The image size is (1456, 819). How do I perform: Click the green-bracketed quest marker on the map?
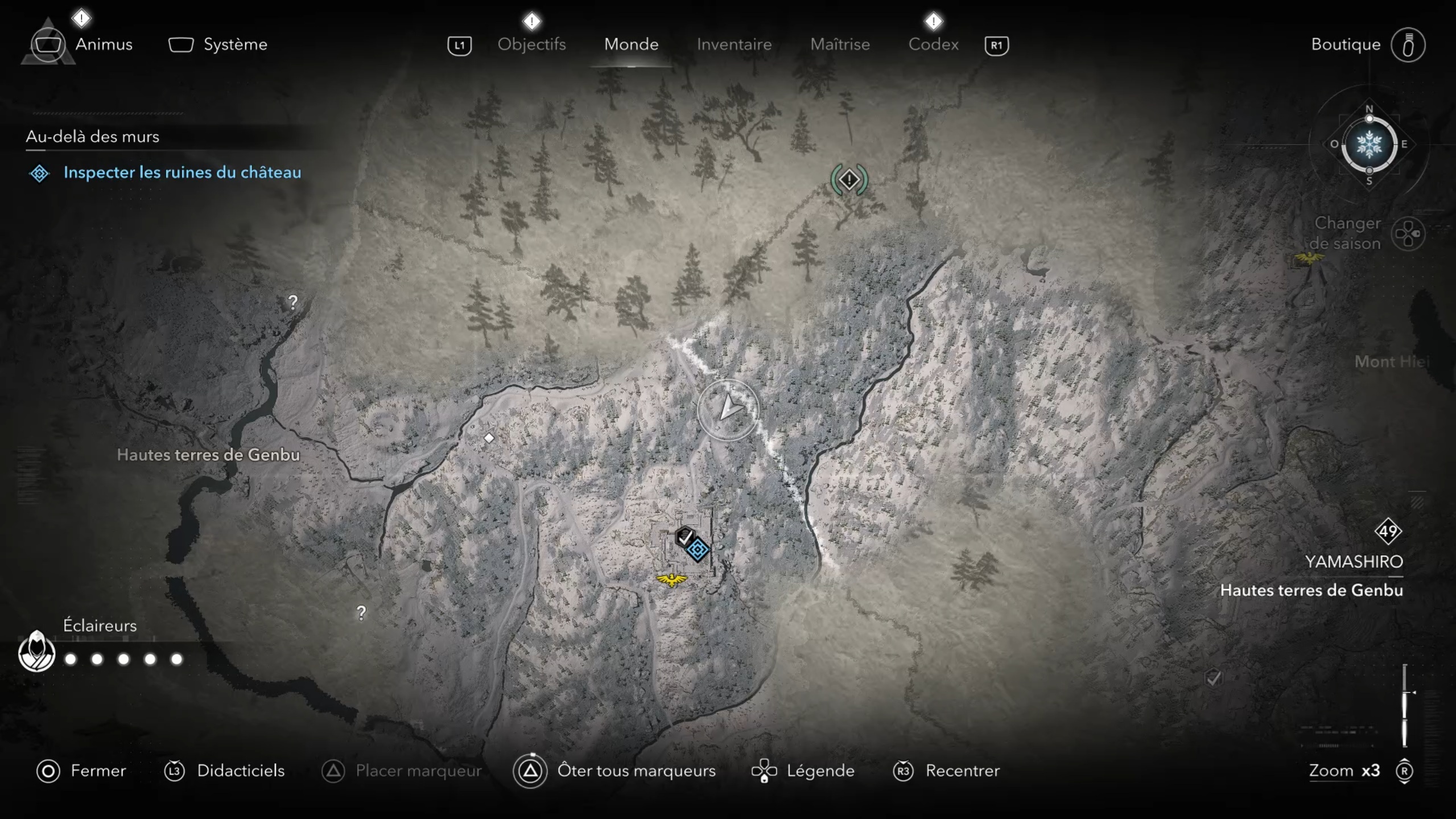[849, 180]
